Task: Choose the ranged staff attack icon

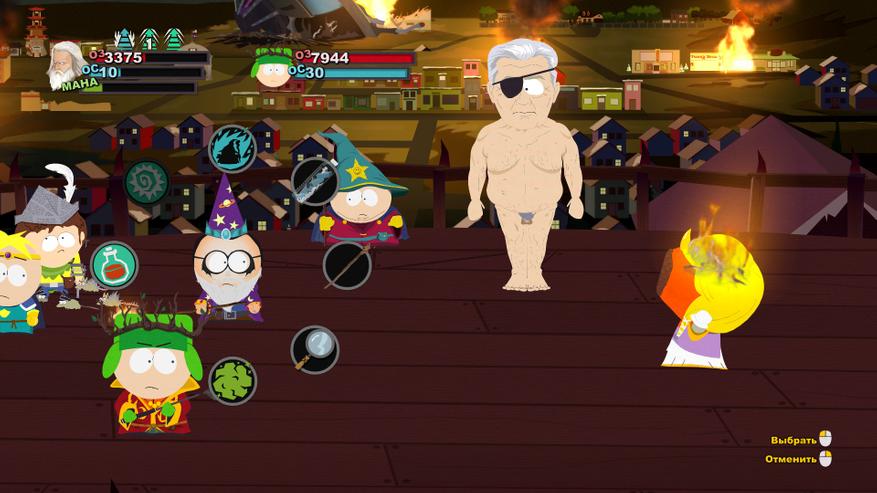Action: tap(347, 265)
